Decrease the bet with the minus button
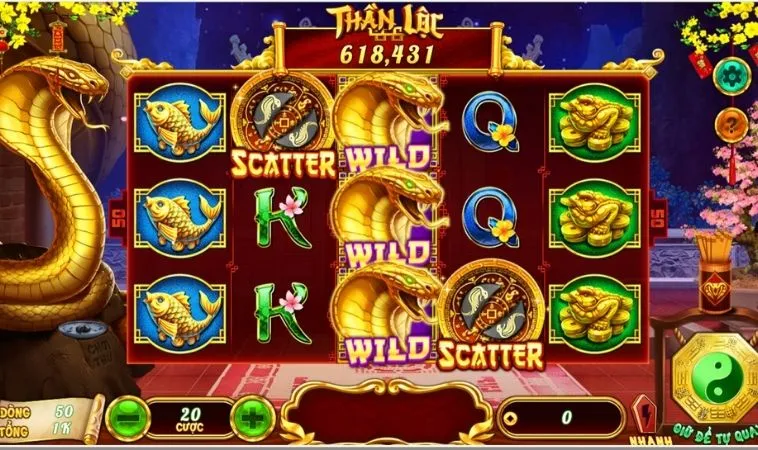Viewport: 758px width, 450px height. [x=129, y=415]
